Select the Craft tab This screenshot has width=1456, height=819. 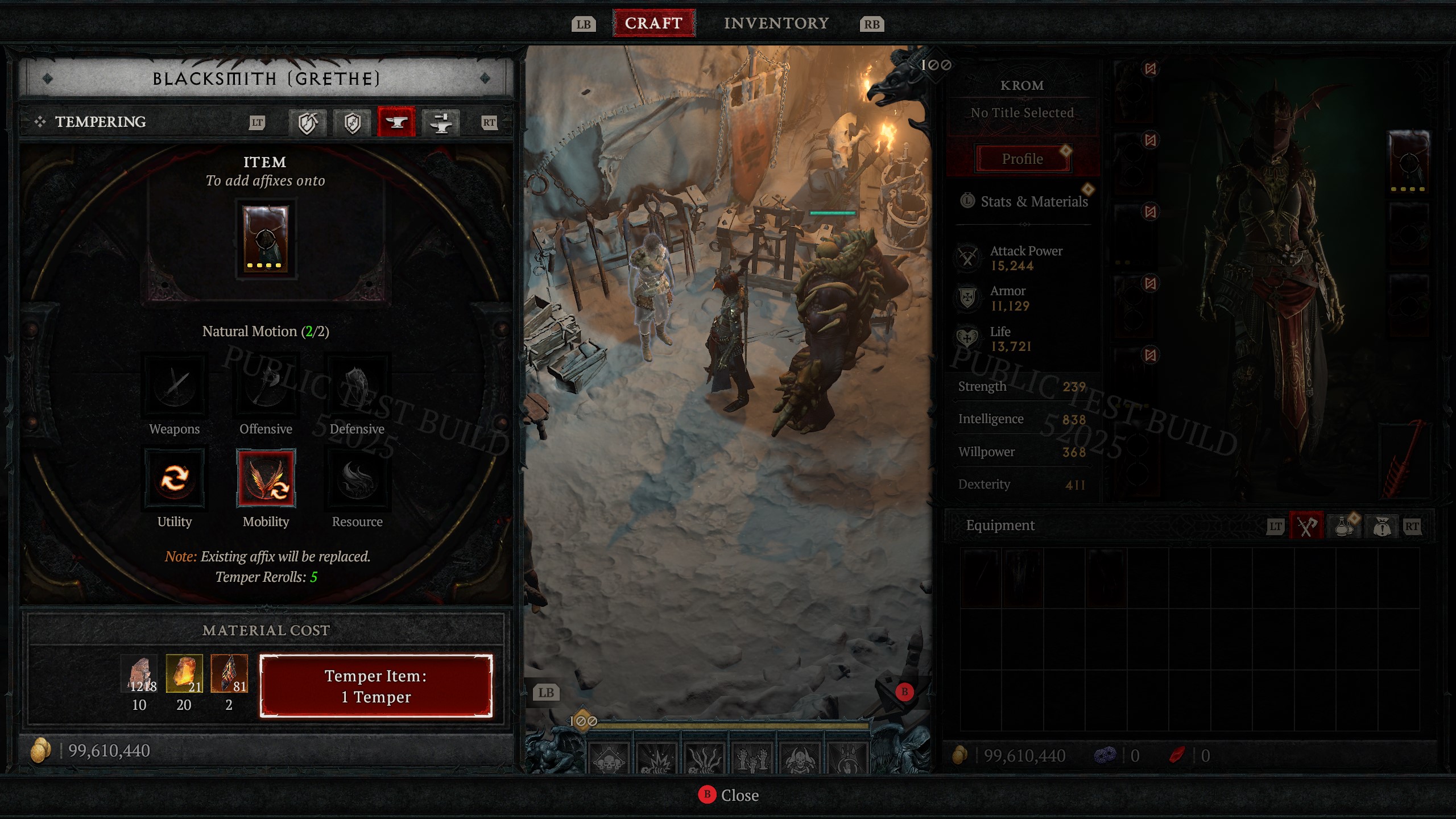tap(653, 23)
